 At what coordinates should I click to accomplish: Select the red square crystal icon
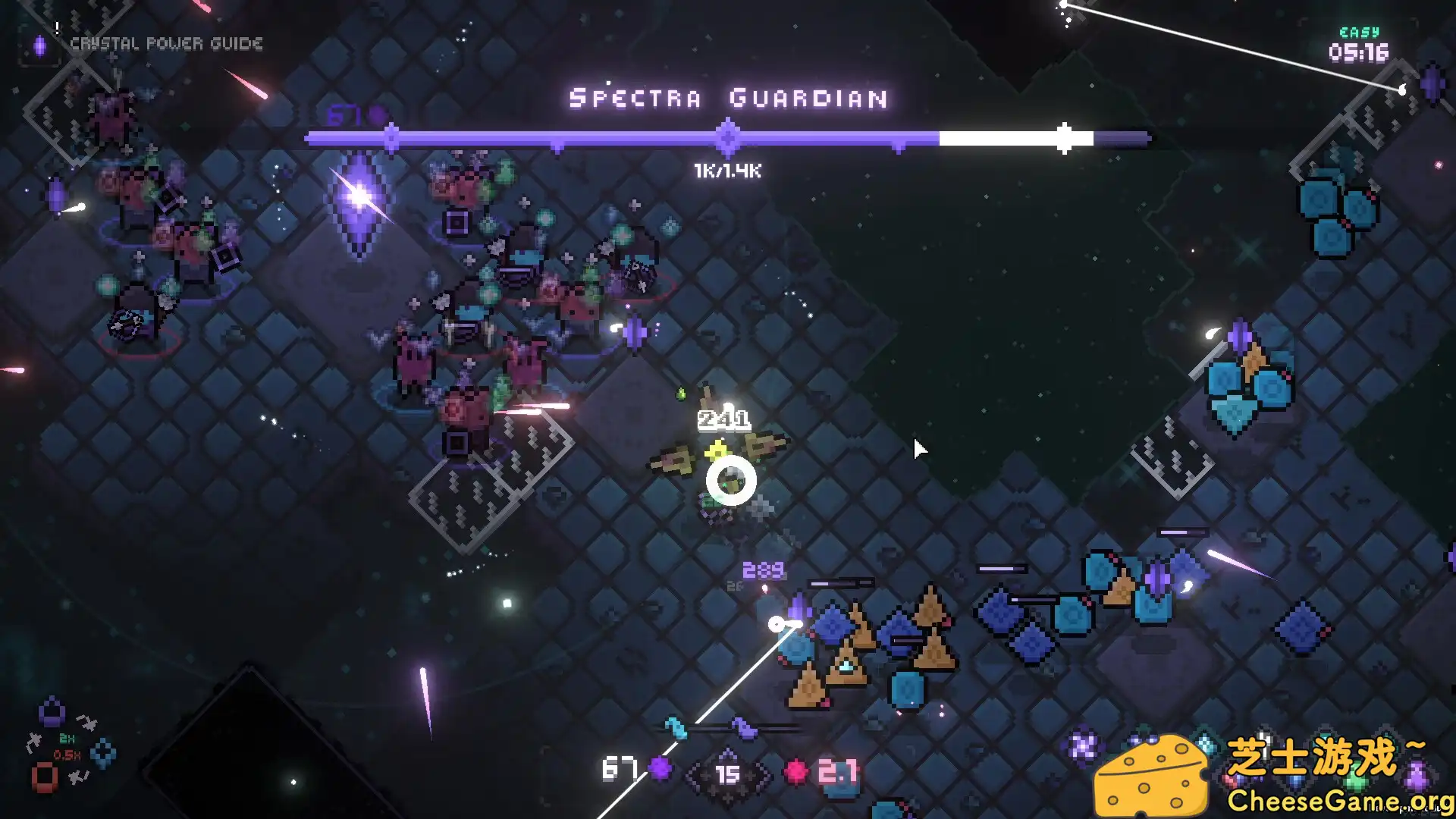click(x=44, y=777)
